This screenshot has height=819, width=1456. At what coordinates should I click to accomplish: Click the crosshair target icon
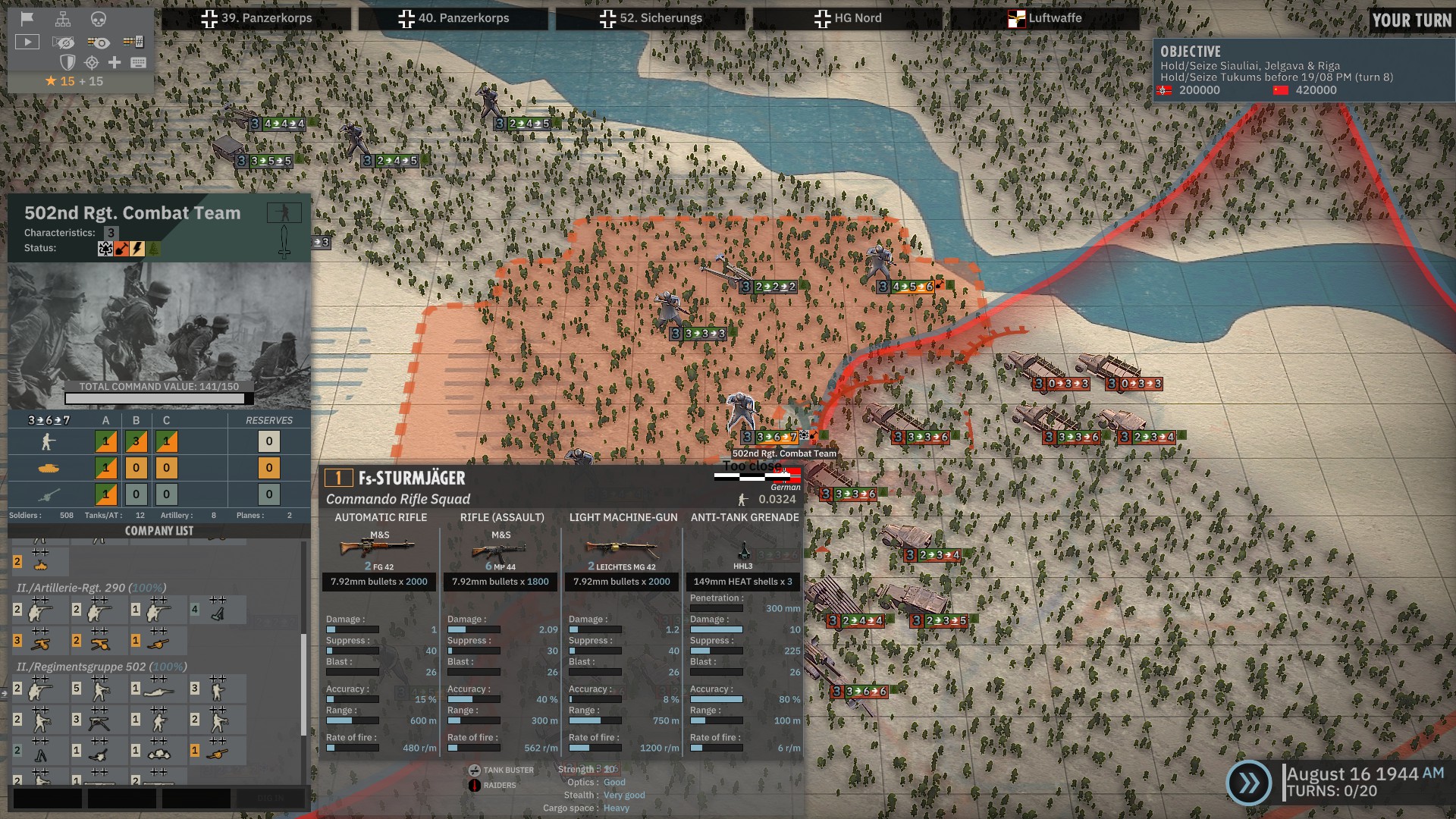(x=92, y=62)
